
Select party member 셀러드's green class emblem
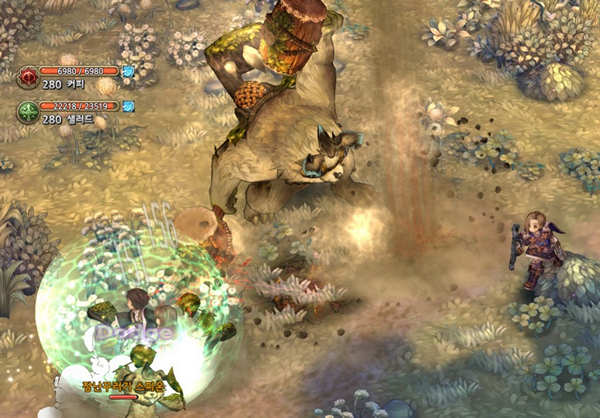[28, 111]
